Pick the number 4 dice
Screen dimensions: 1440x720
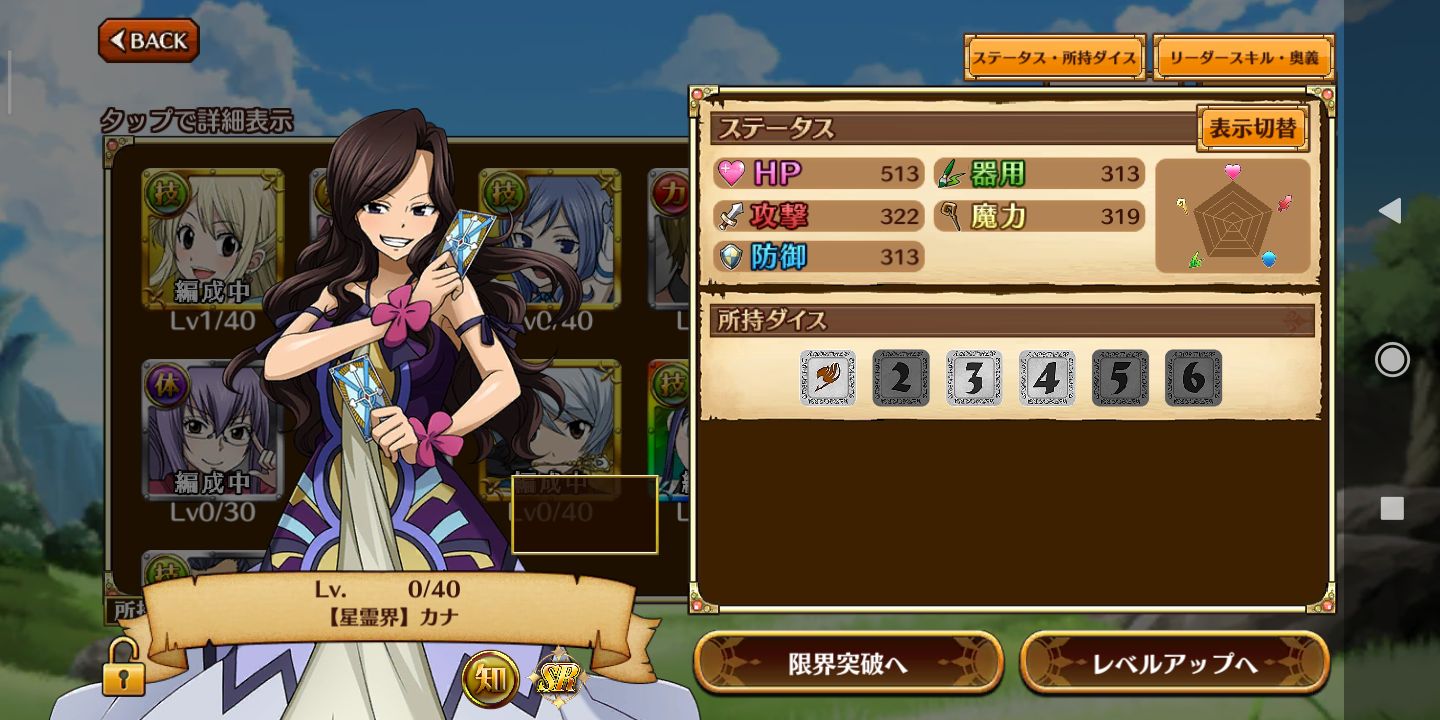1047,378
